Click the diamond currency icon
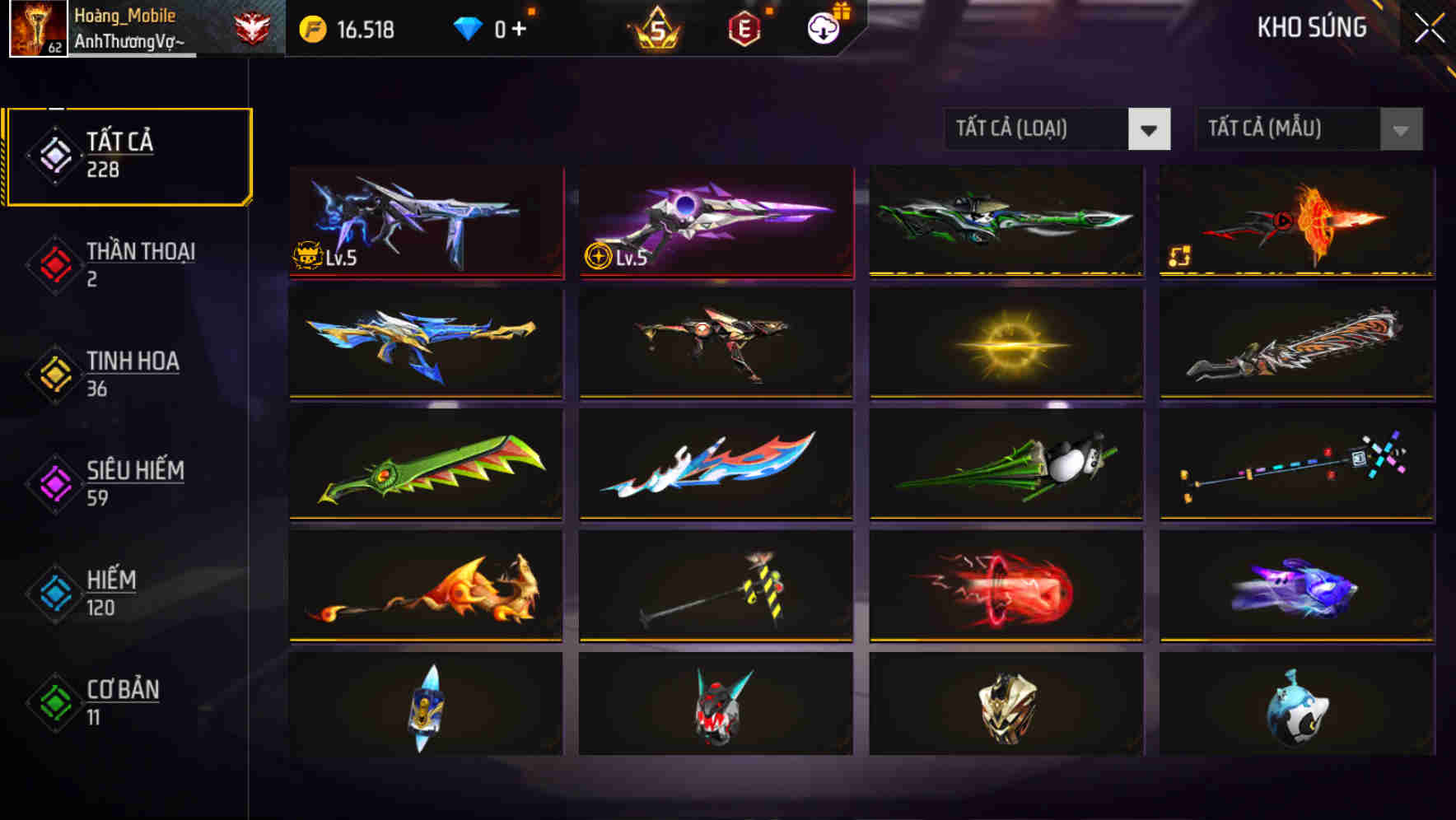Image resolution: width=1456 pixels, height=820 pixels. coord(469,27)
